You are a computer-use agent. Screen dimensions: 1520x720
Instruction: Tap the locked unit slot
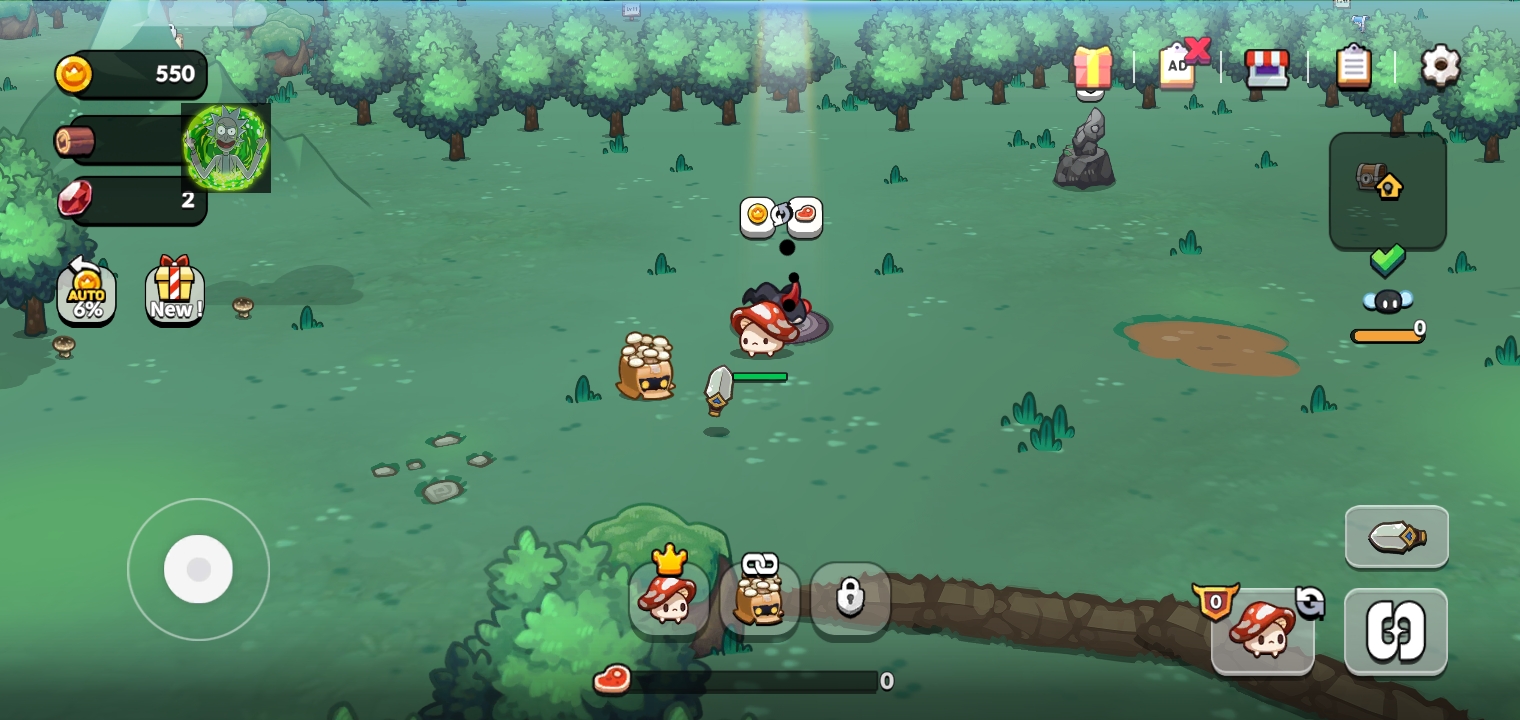(850, 599)
